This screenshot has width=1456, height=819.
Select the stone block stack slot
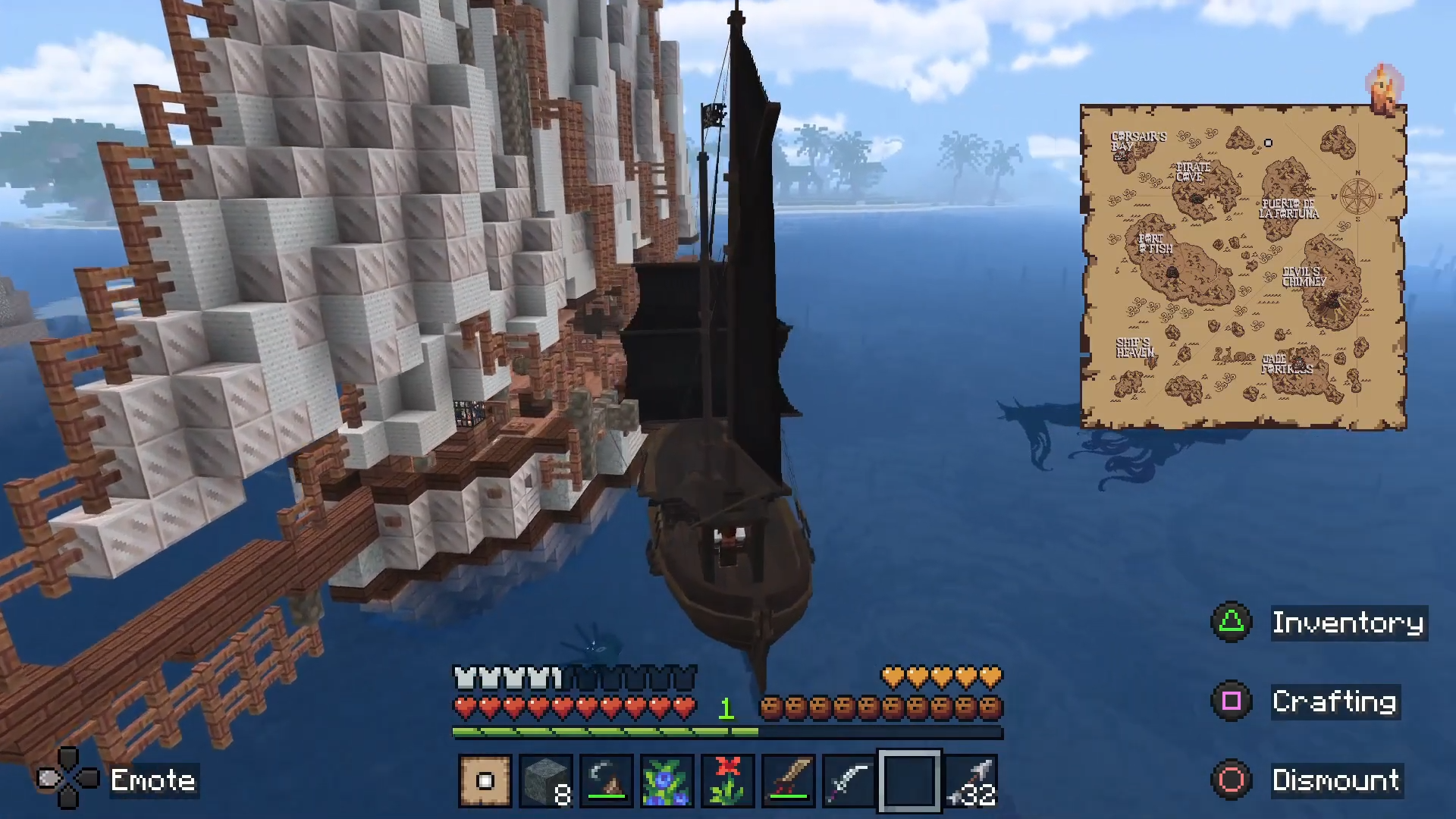[x=546, y=780]
